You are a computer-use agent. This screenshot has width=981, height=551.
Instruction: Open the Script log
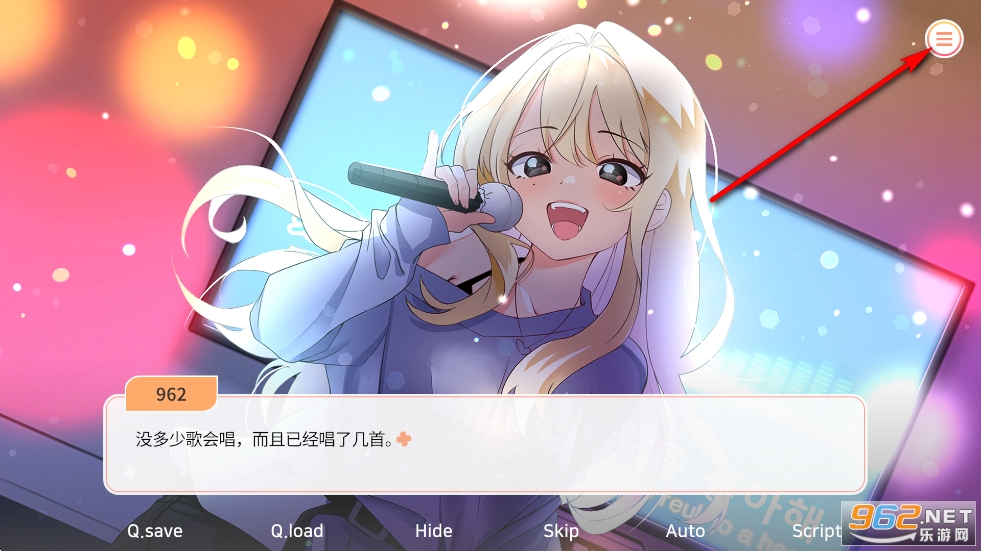817,531
